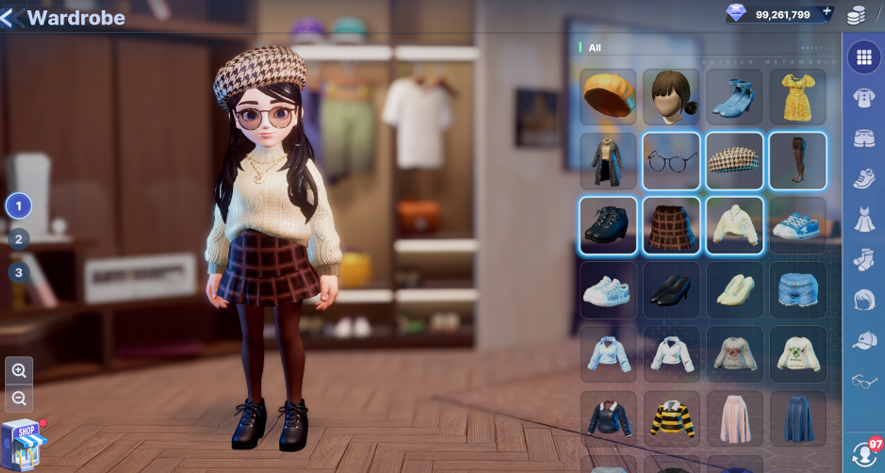This screenshot has height=473, width=885.
Task: Switch to the shoes category tab
Action: tap(864, 179)
